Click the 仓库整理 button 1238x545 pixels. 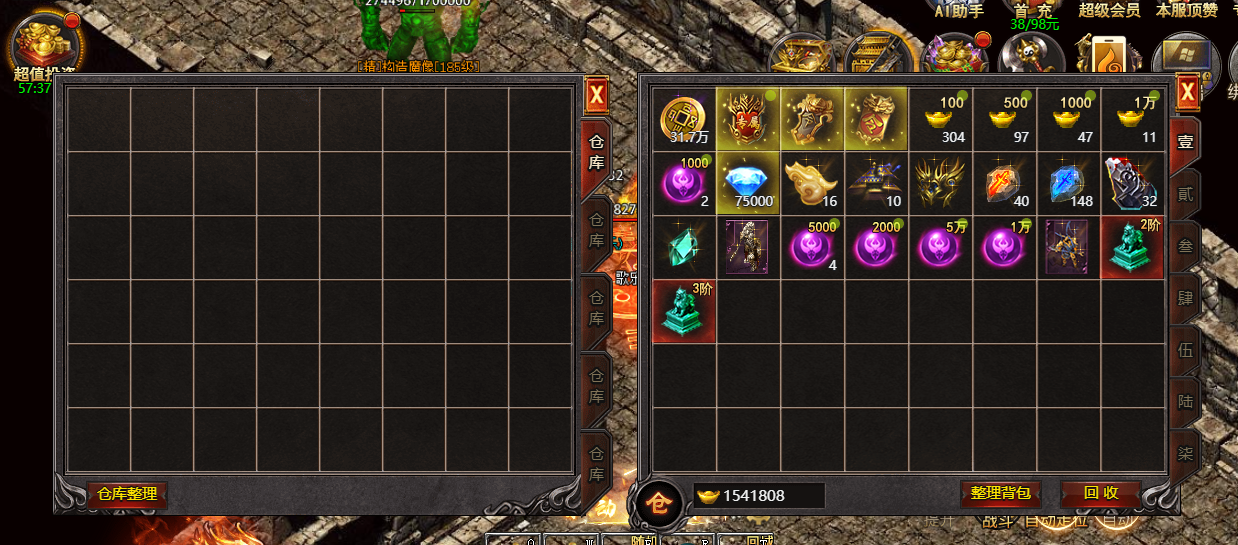[127, 494]
